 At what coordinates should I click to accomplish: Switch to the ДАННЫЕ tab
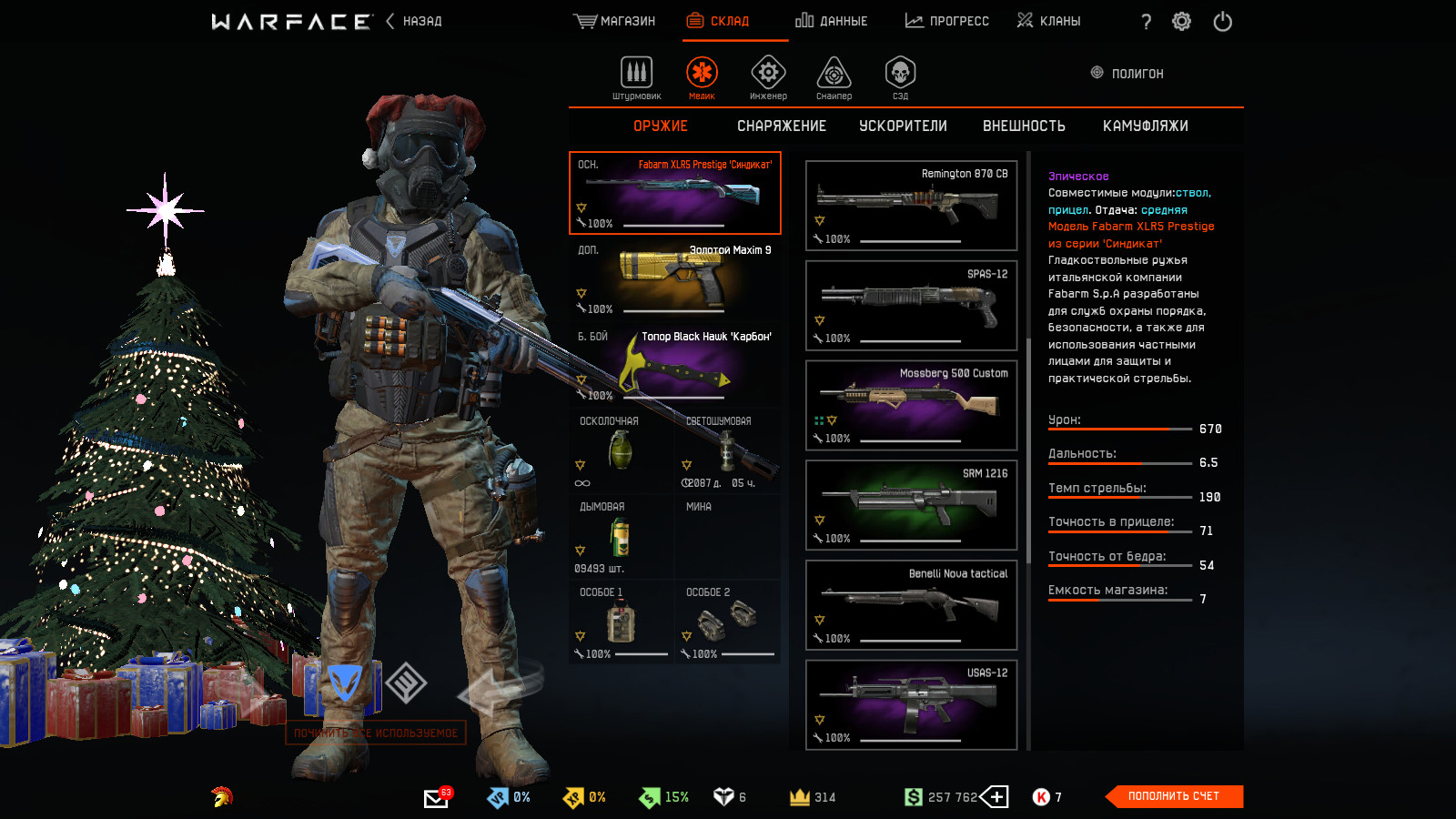point(831,21)
